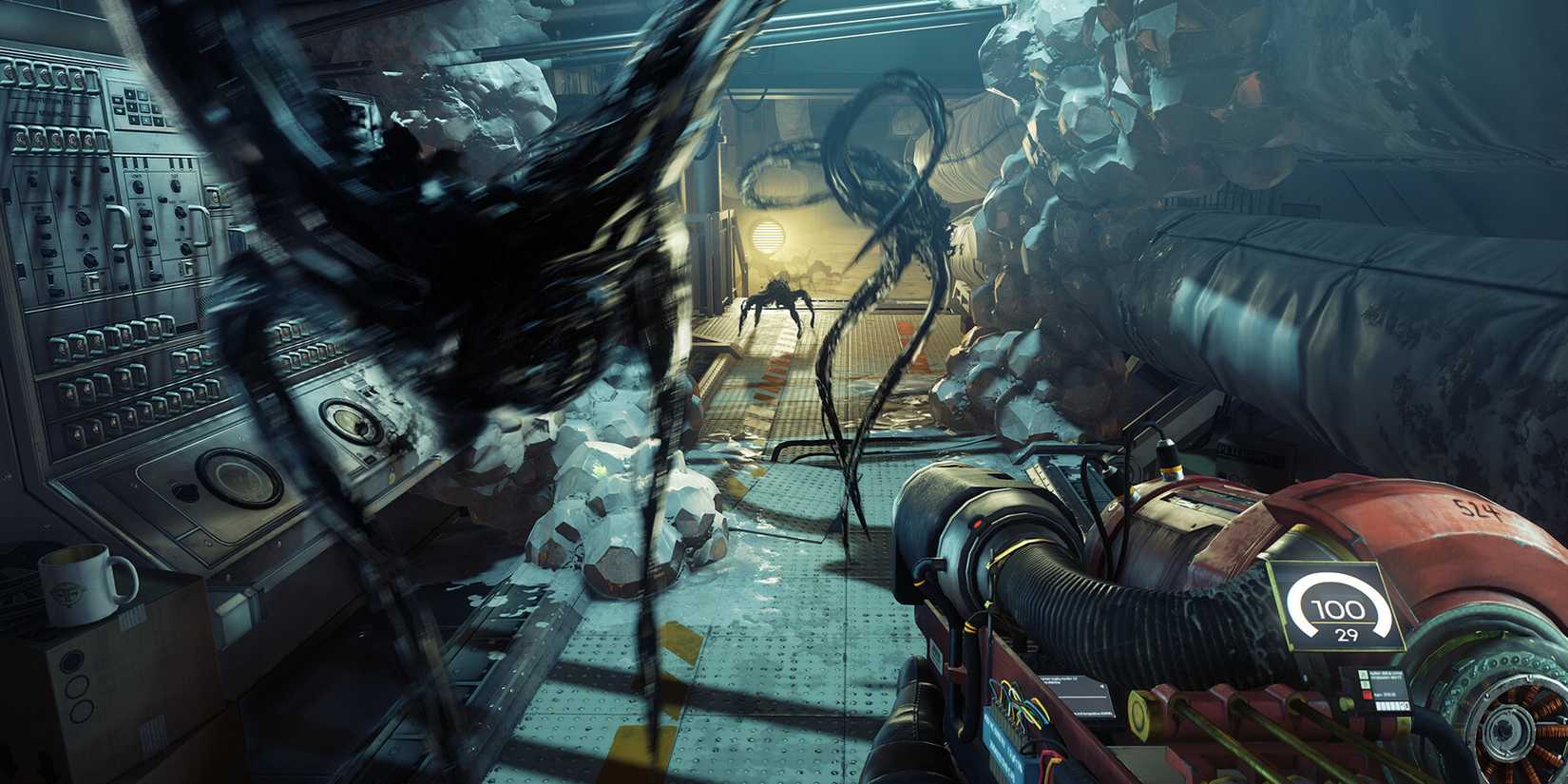This screenshot has height=784, width=1568.
Task: Select the PROTECTION KIT panel label
Action: pyautogui.click(x=52, y=101)
